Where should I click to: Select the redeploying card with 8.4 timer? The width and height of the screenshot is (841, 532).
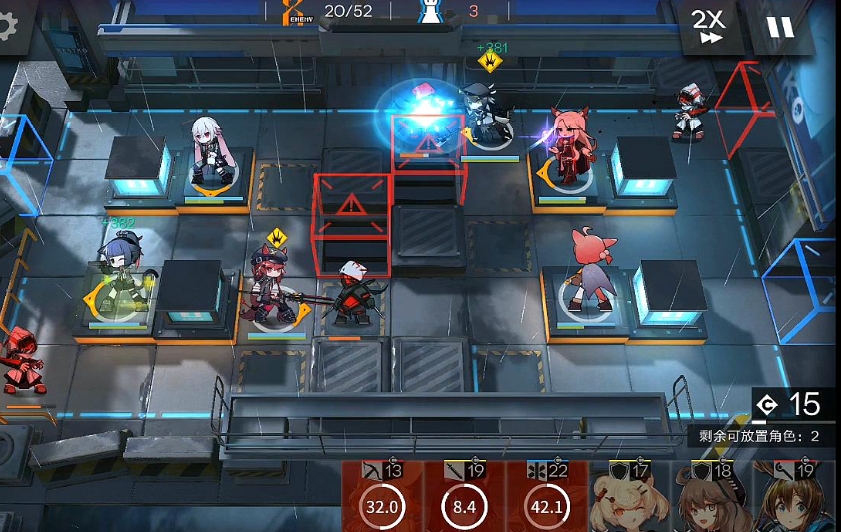point(465,497)
